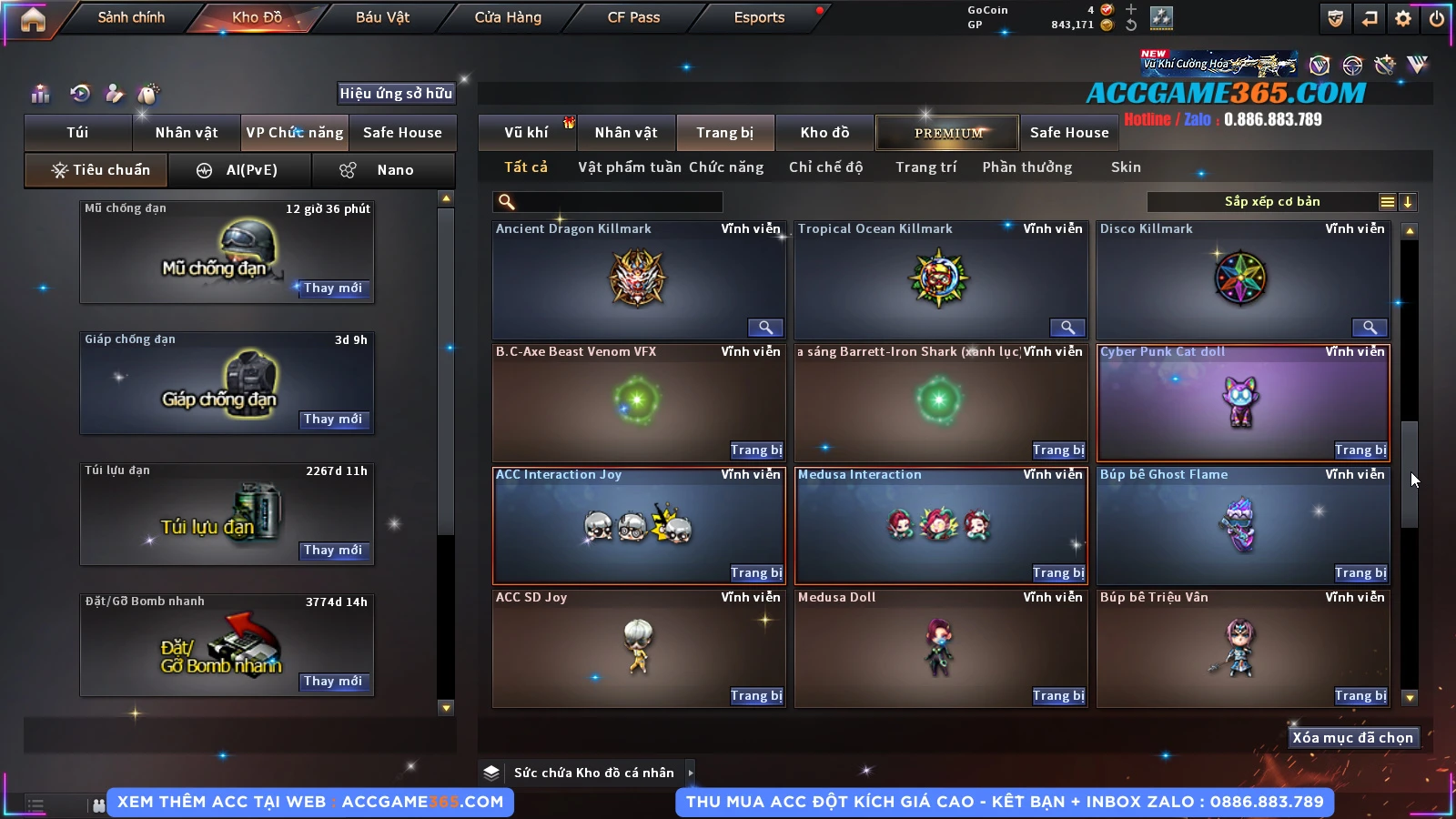This screenshot has width=1456, height=819.
Task: Switch to the AI(PvE) loadout tab
Action: tap(240, 170)
